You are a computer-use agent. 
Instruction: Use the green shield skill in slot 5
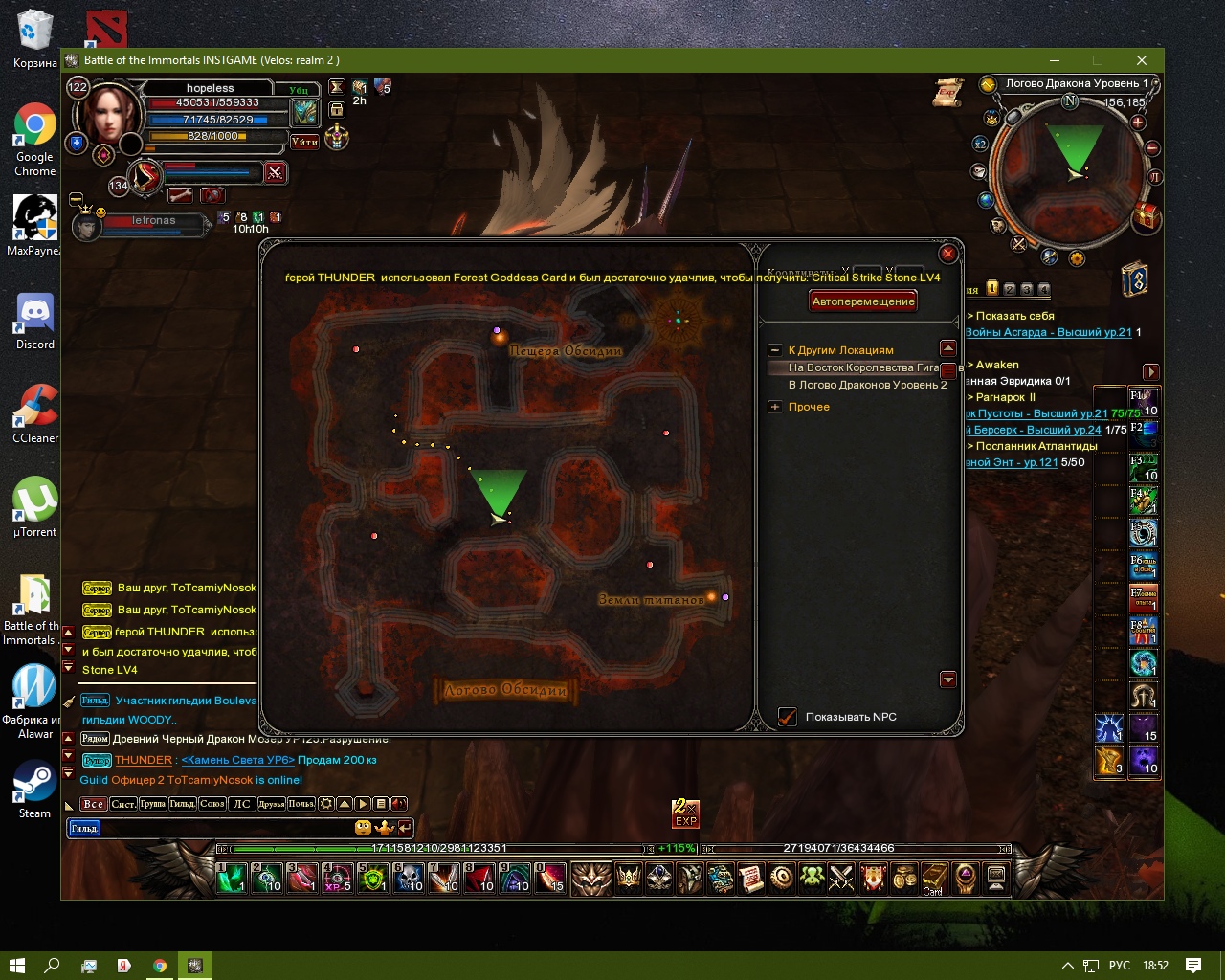373,878
